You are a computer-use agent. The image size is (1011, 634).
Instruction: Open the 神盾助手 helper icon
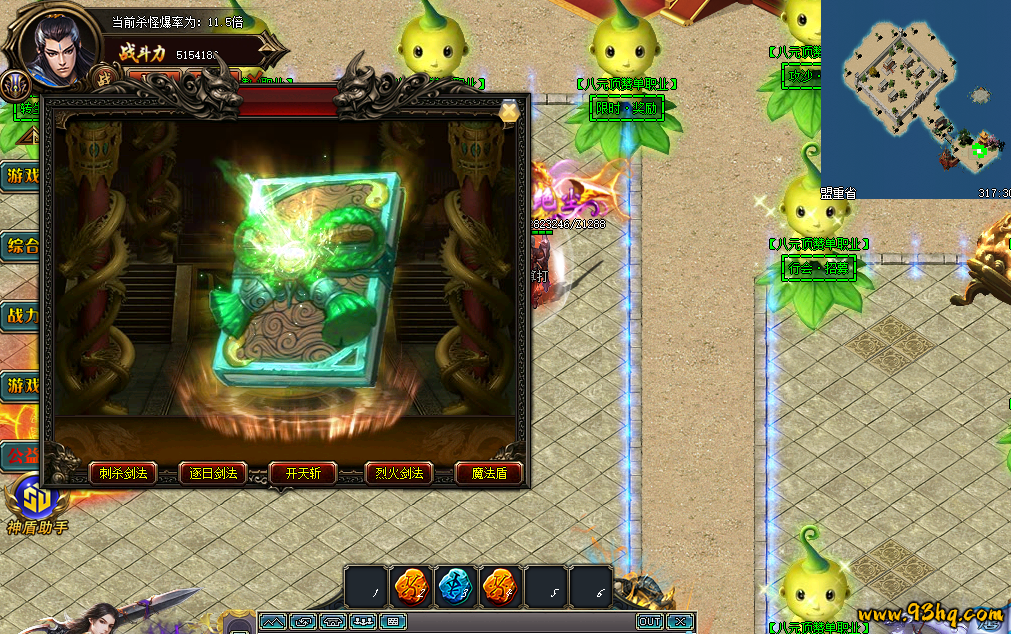coord(37,498)
